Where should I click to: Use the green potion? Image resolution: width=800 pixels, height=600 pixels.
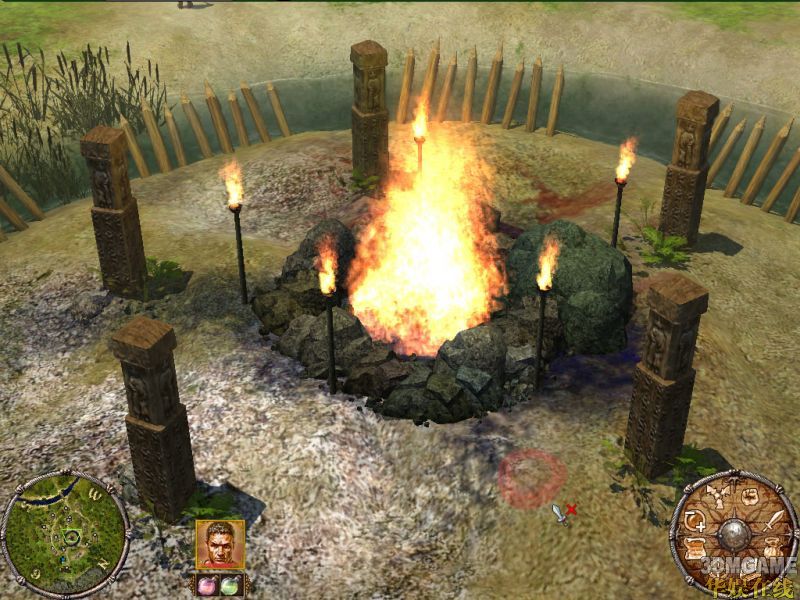(231, 585)
